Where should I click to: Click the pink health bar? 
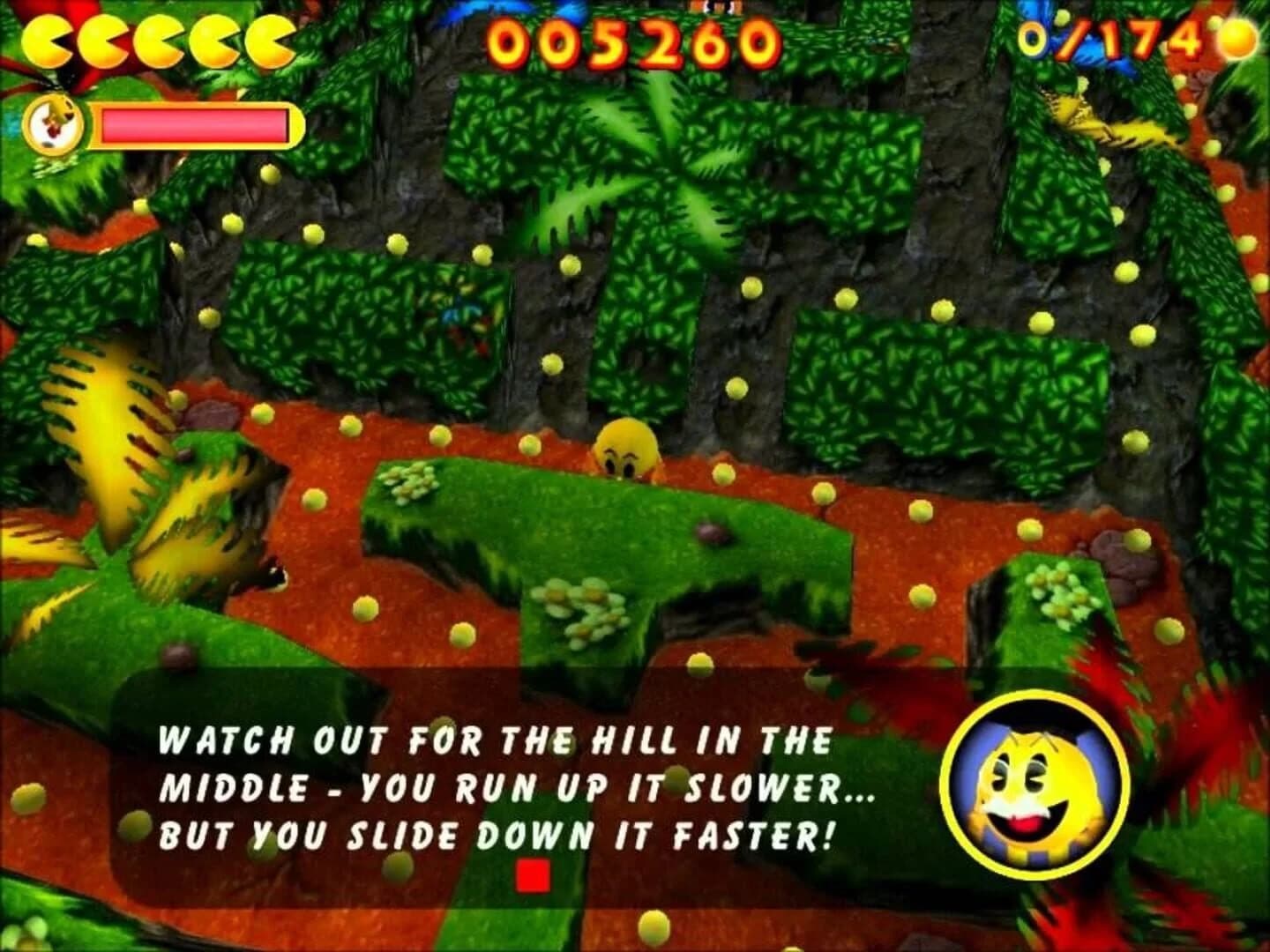[x=194, y=123]
